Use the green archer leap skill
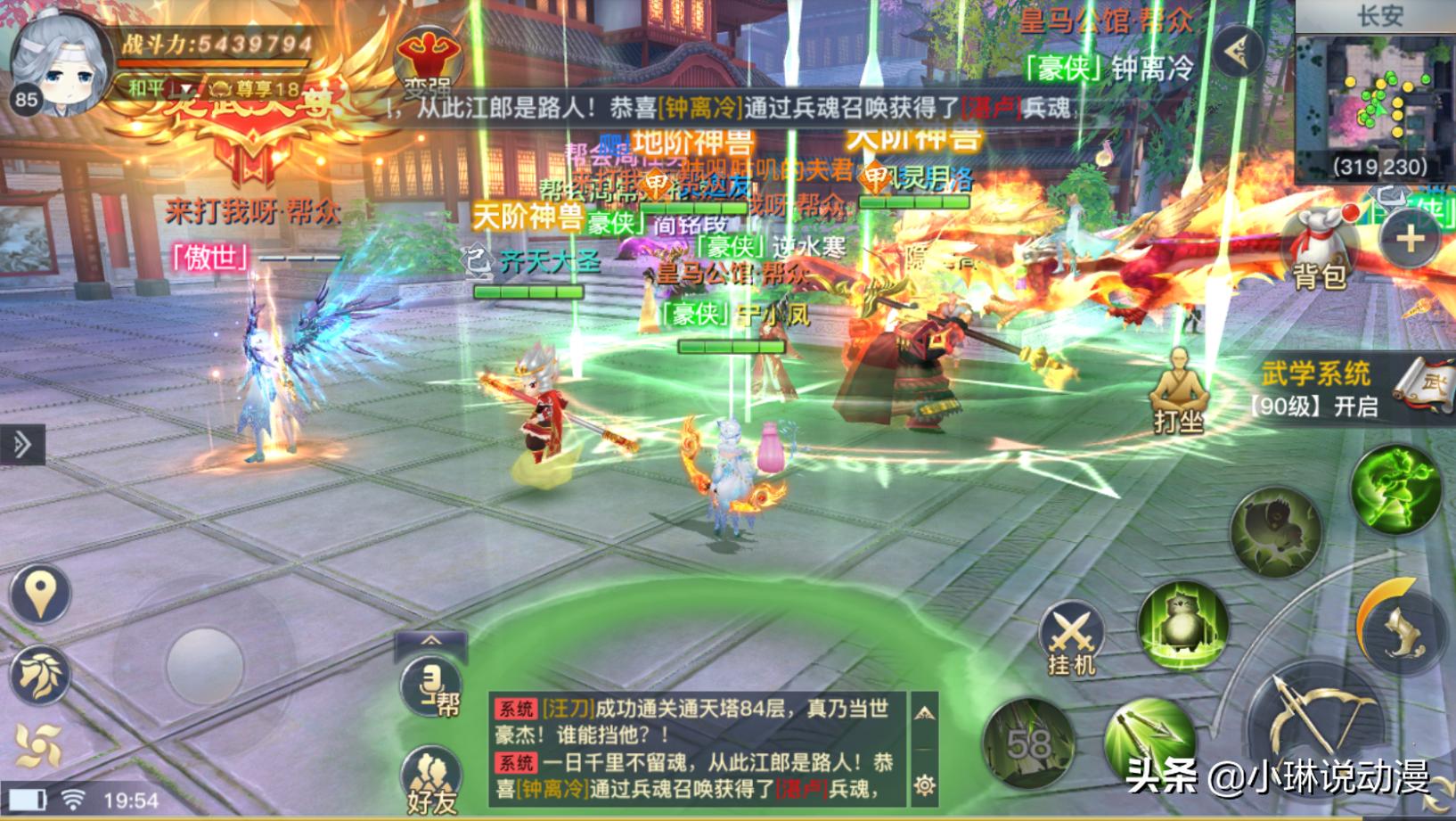Viewport: 1456px width, 821px height. pyautogui.click(x=1395, y=490)
